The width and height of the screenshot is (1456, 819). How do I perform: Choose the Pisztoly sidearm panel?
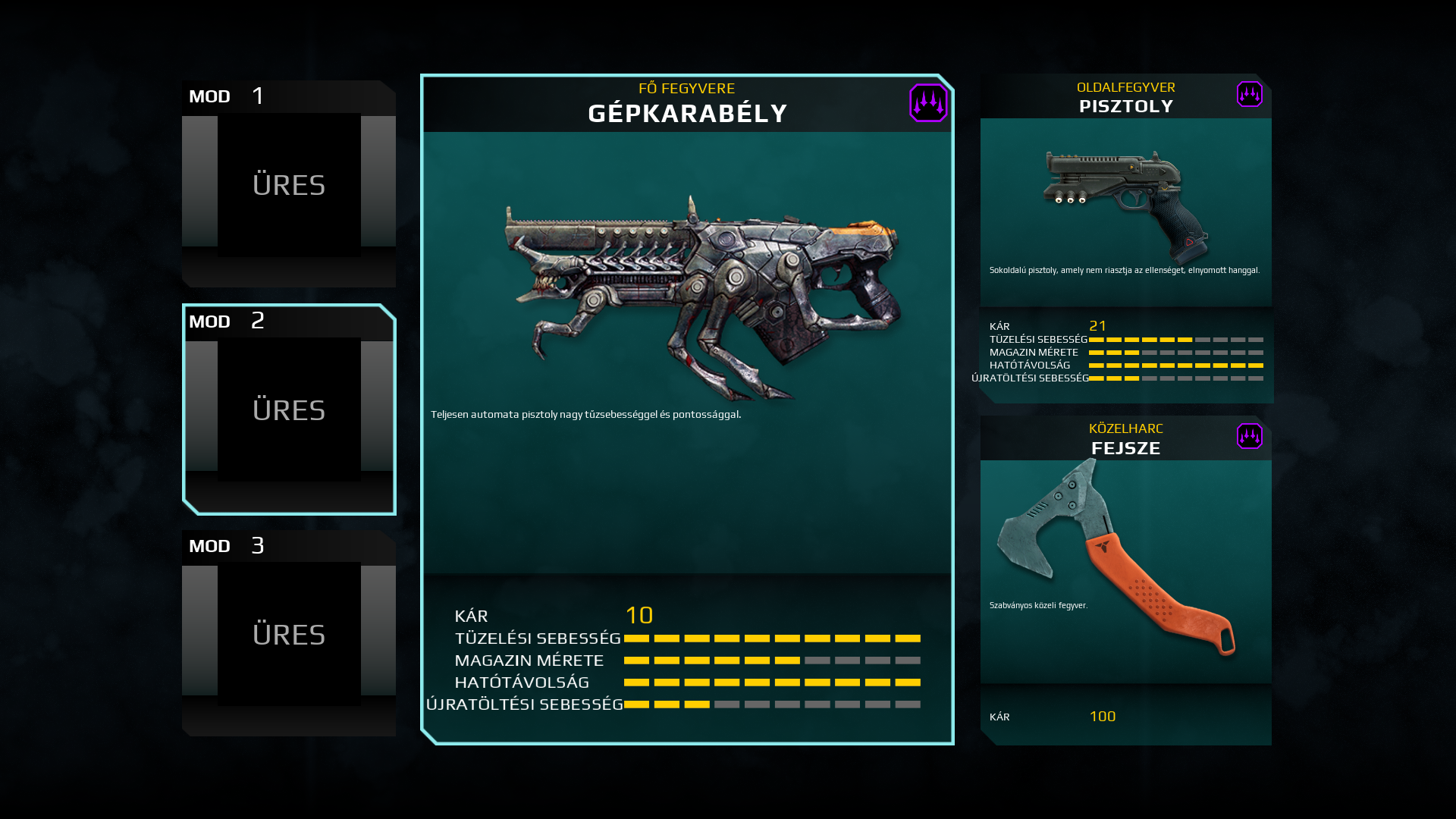click(1125, 212)
